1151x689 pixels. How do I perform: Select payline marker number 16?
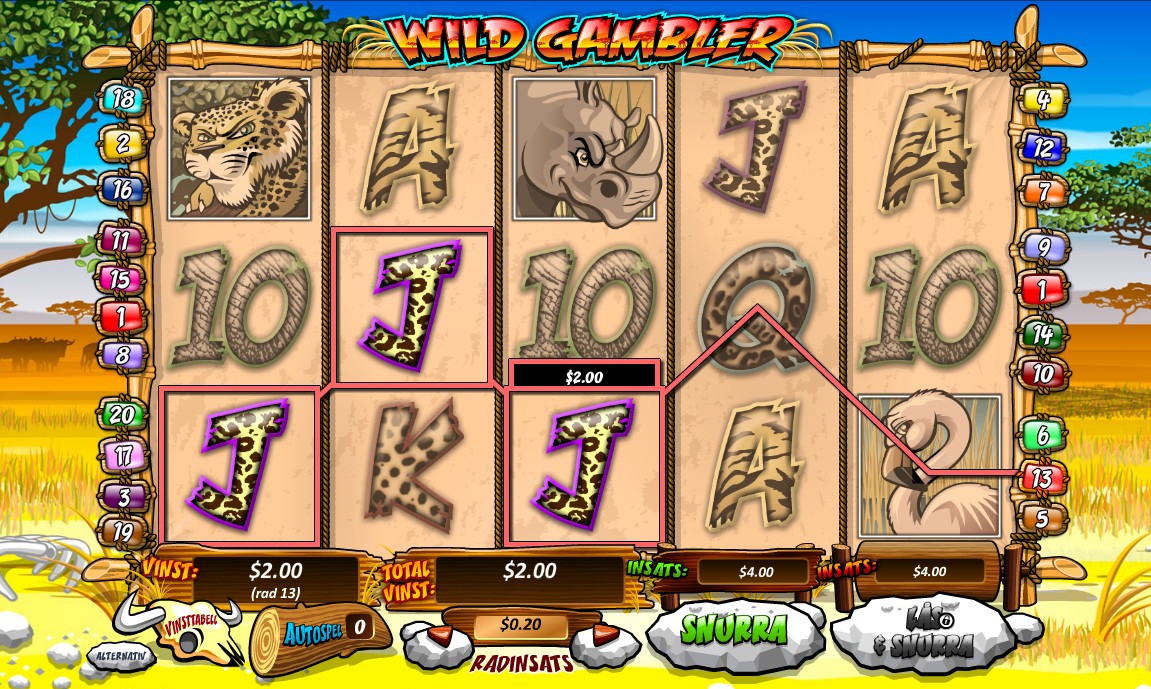[x=122, y=188]
